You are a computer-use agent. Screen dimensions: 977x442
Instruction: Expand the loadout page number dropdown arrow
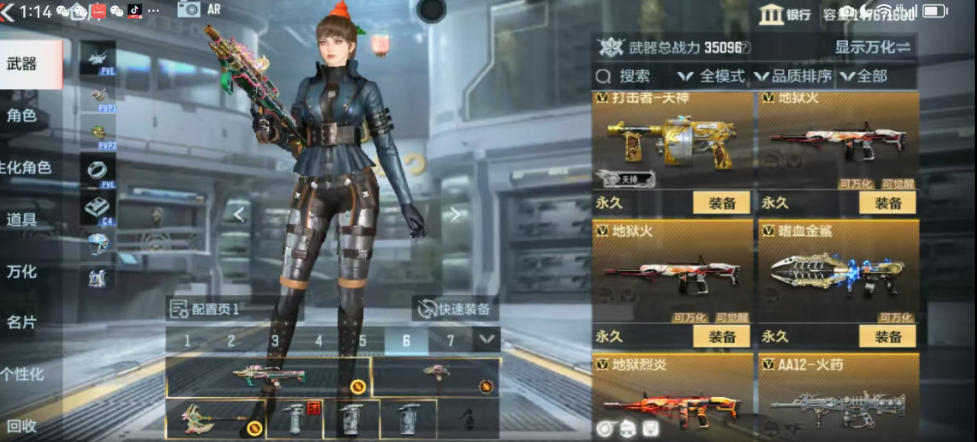pyautogui.click(x=486, y=340)
